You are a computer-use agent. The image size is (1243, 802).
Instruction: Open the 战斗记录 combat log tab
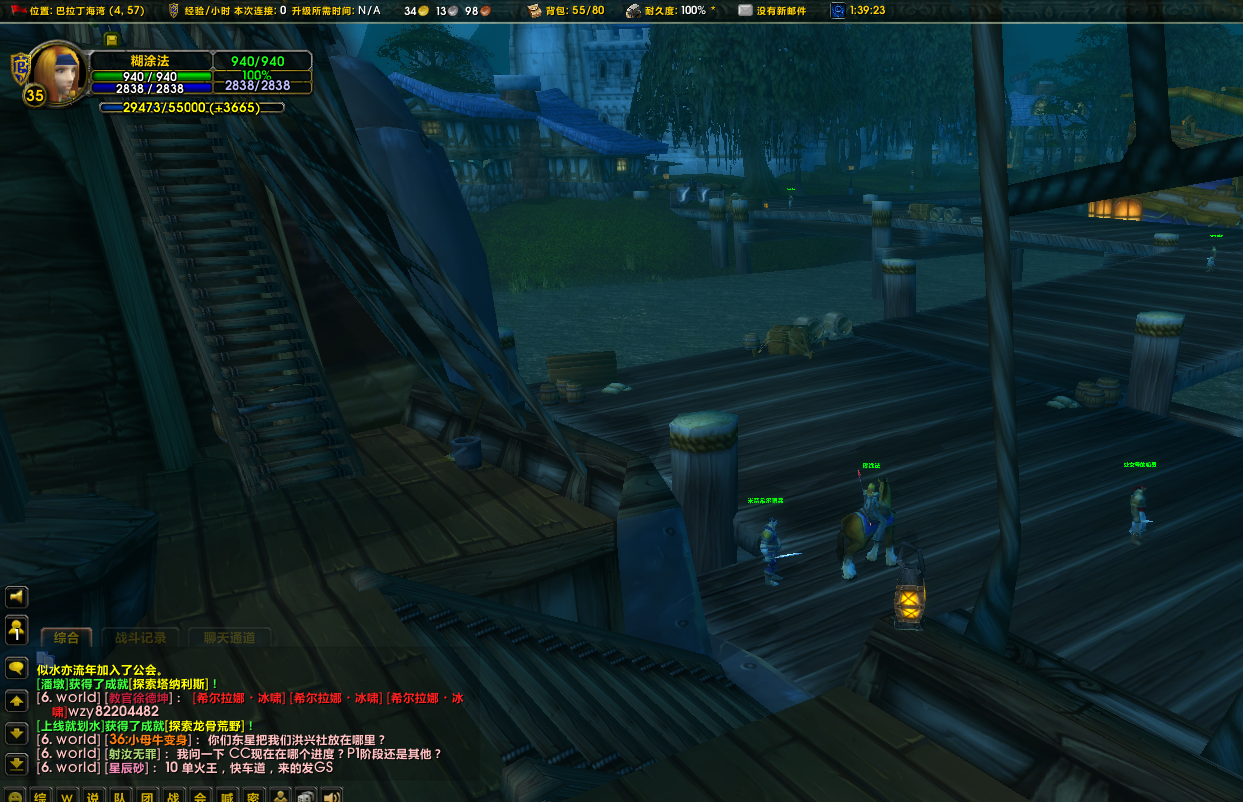click(140, 638)
